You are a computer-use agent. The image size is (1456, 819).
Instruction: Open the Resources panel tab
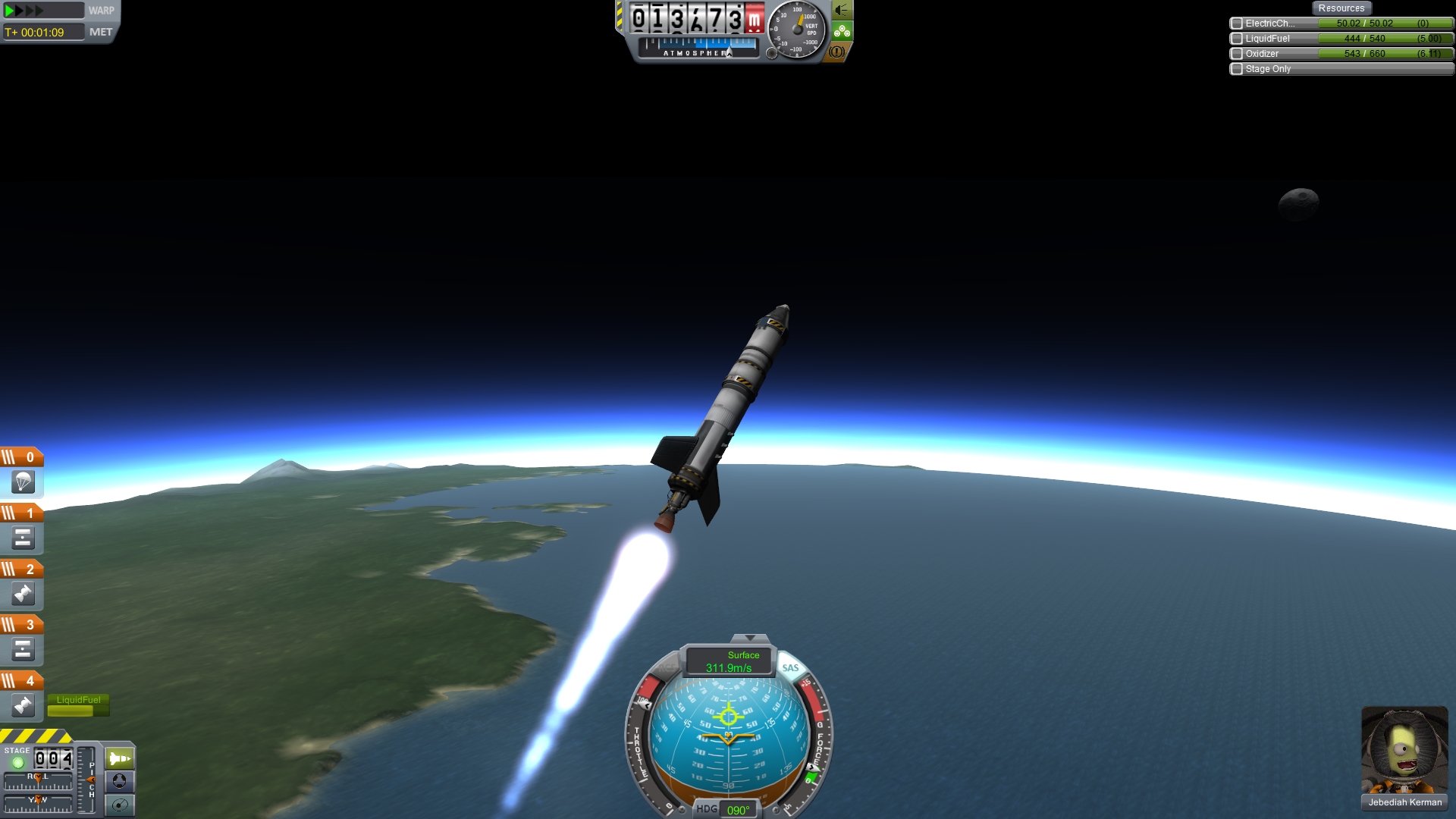click(1341, 8)
